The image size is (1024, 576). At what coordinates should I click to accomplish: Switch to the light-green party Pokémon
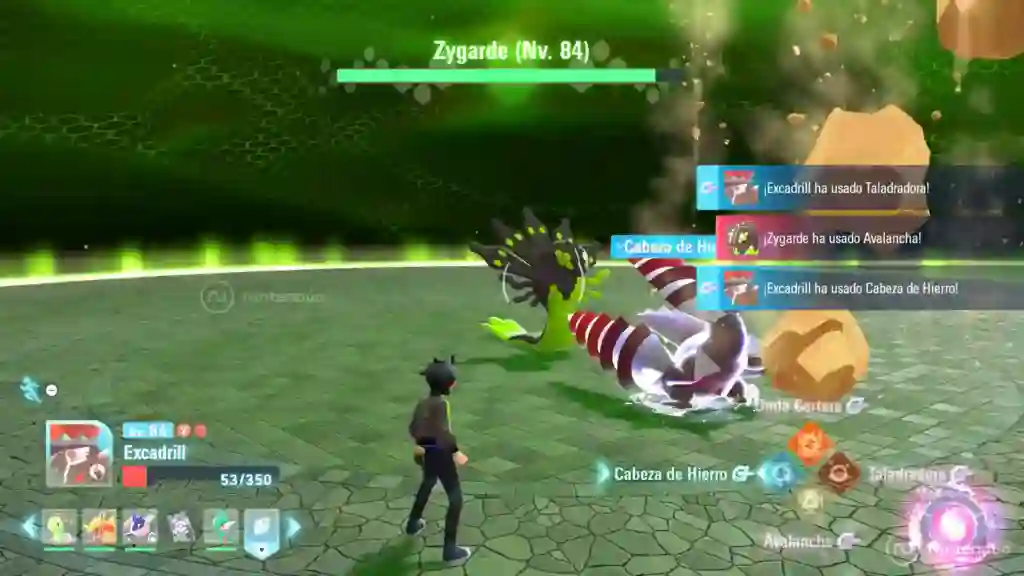pyautogui.click(x=59, y=527)
